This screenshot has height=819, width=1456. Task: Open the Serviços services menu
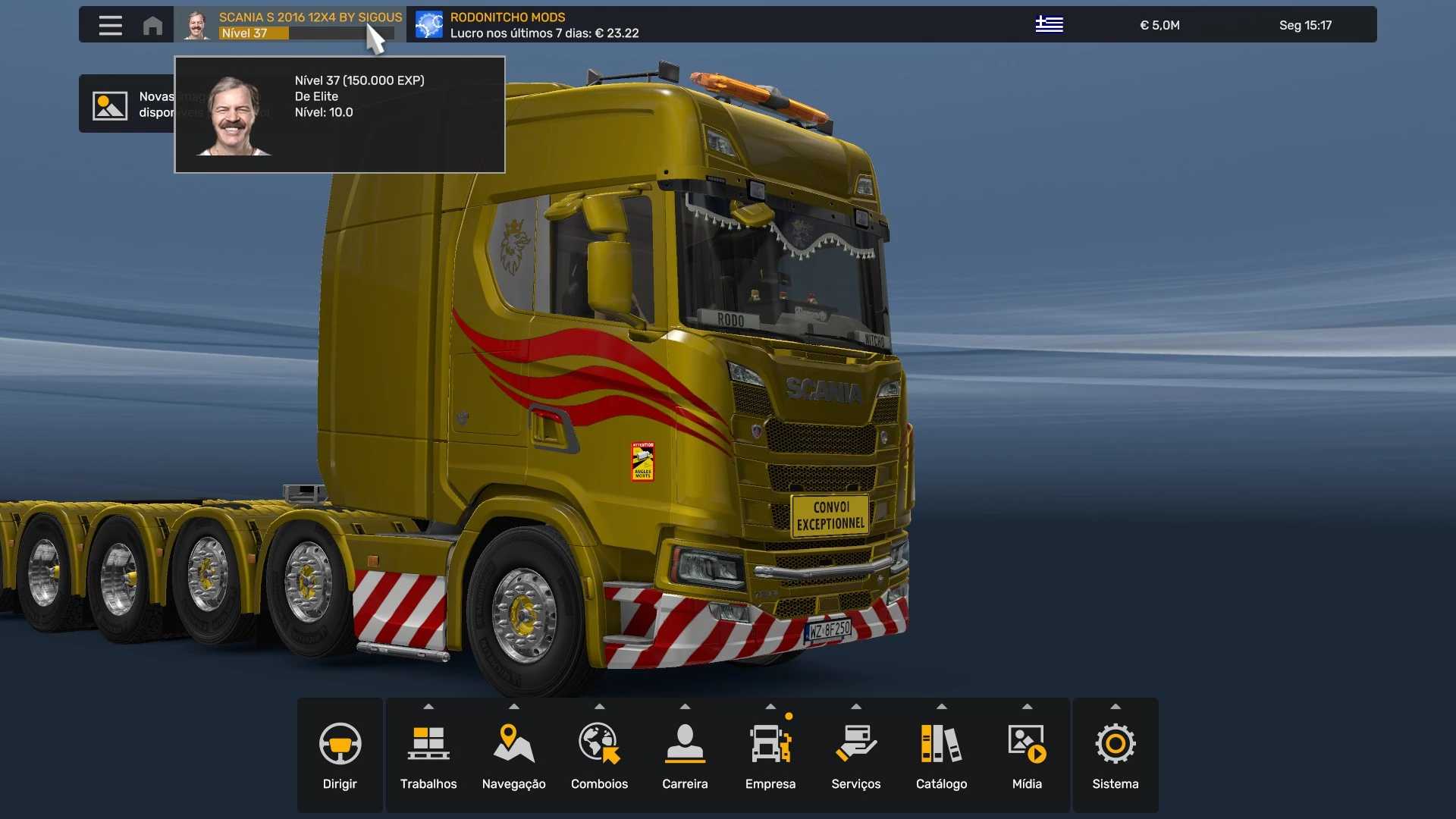pyautogui.click(x=856, y=755)
